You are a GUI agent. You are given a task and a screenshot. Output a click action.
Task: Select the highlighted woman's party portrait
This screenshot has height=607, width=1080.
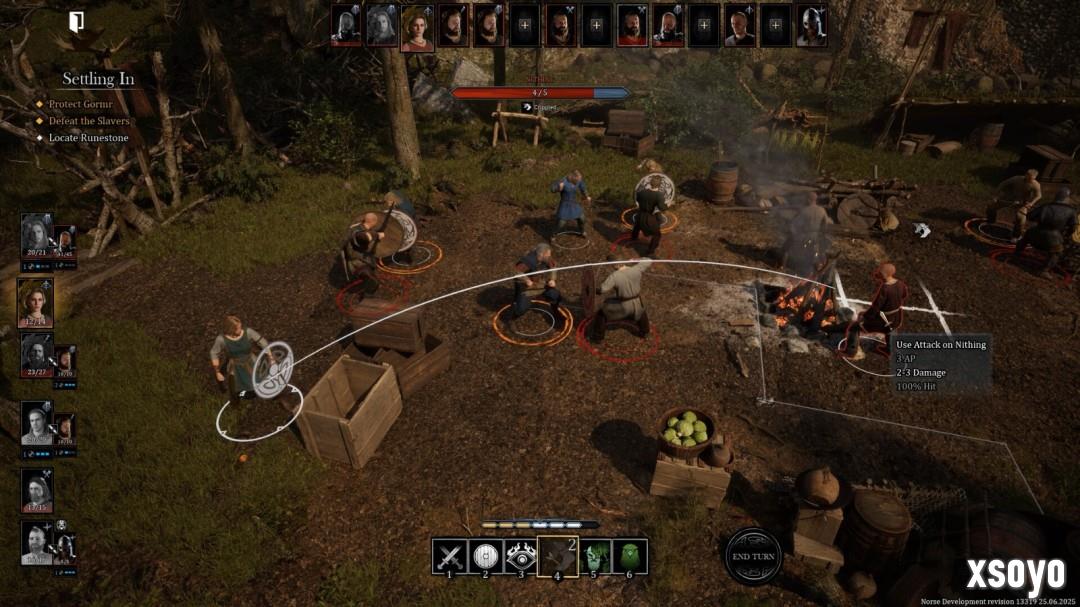coord(36,302)
